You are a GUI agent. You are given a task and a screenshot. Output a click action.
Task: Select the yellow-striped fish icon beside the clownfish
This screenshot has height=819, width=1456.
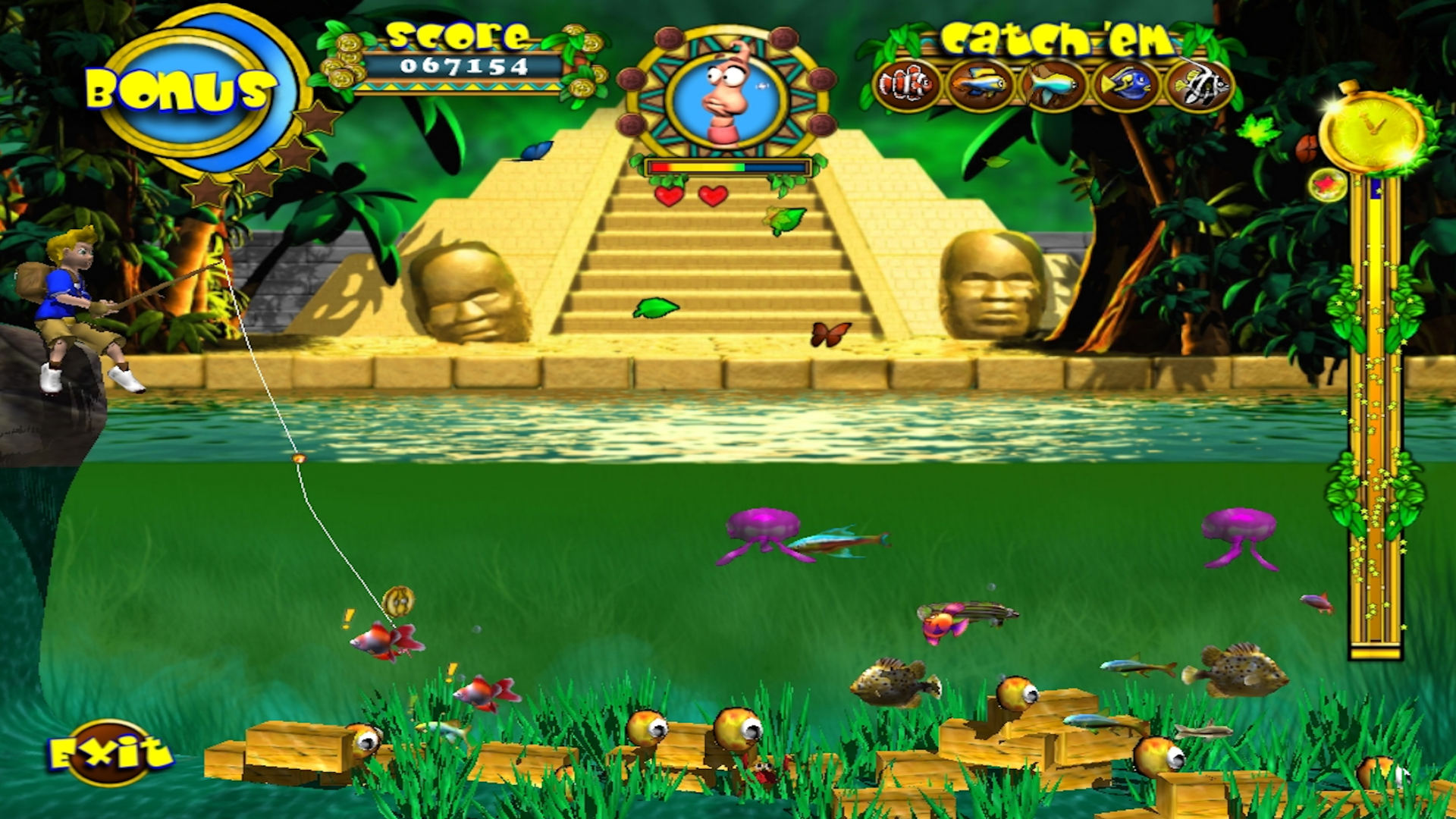981,83
